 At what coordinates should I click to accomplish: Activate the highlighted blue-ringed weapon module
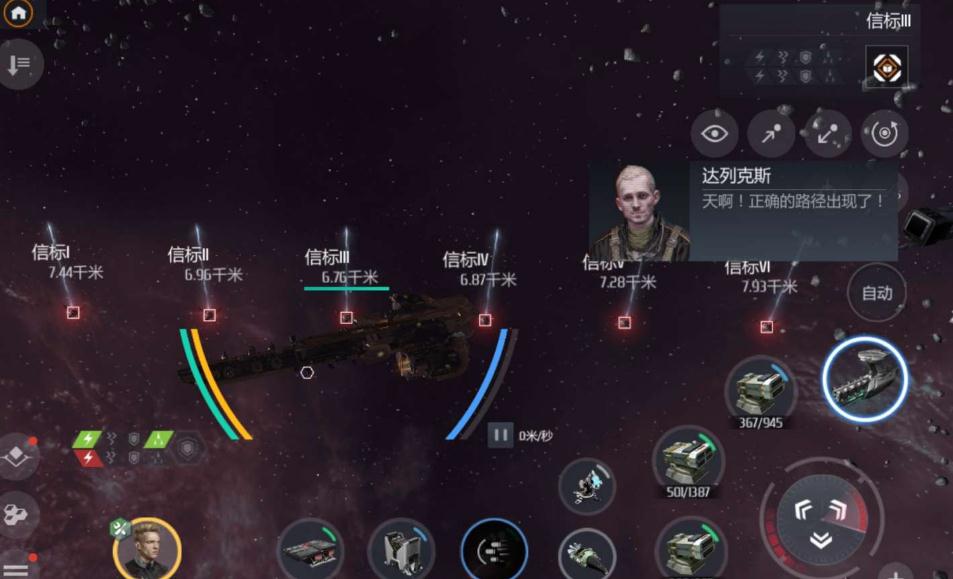(864, 377)
